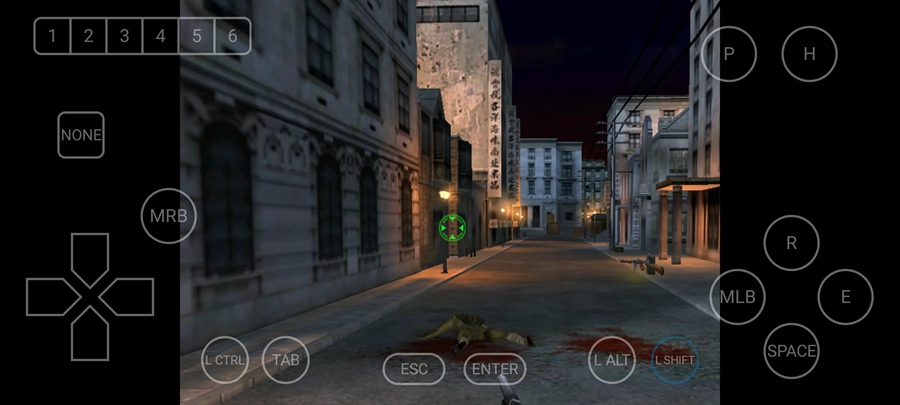Select the number 3 key slot
This screenshot has width=900, height=405.
click(x=124, y=37)
